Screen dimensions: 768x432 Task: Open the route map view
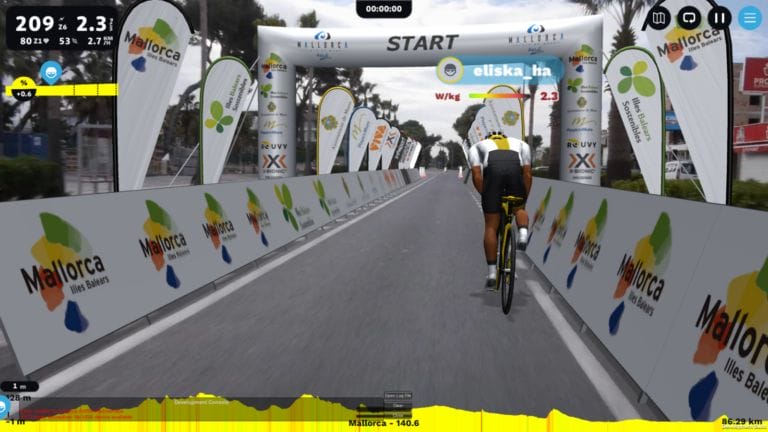(658, 18)
